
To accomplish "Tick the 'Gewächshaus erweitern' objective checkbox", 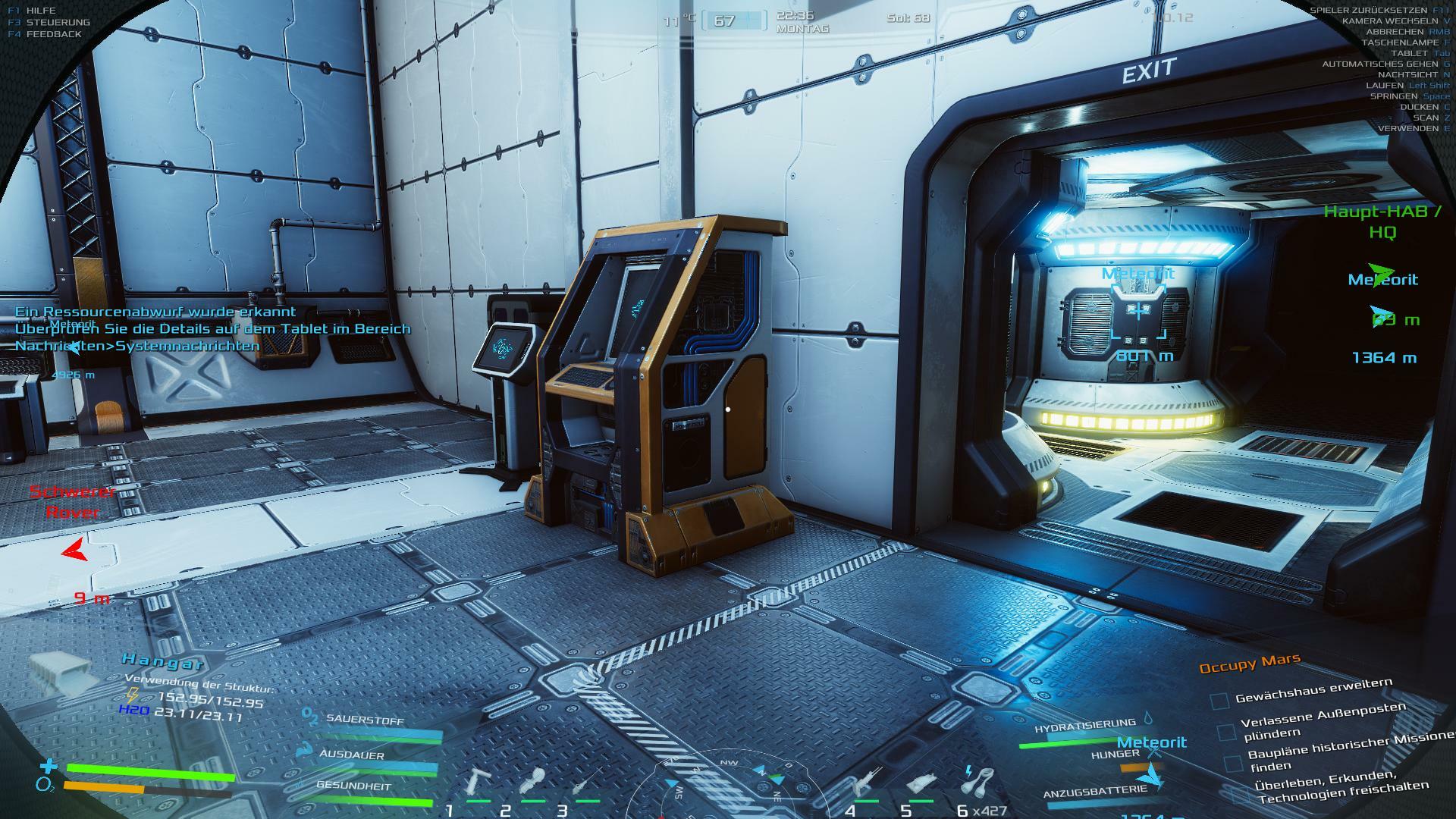I will coord(1219,701).
